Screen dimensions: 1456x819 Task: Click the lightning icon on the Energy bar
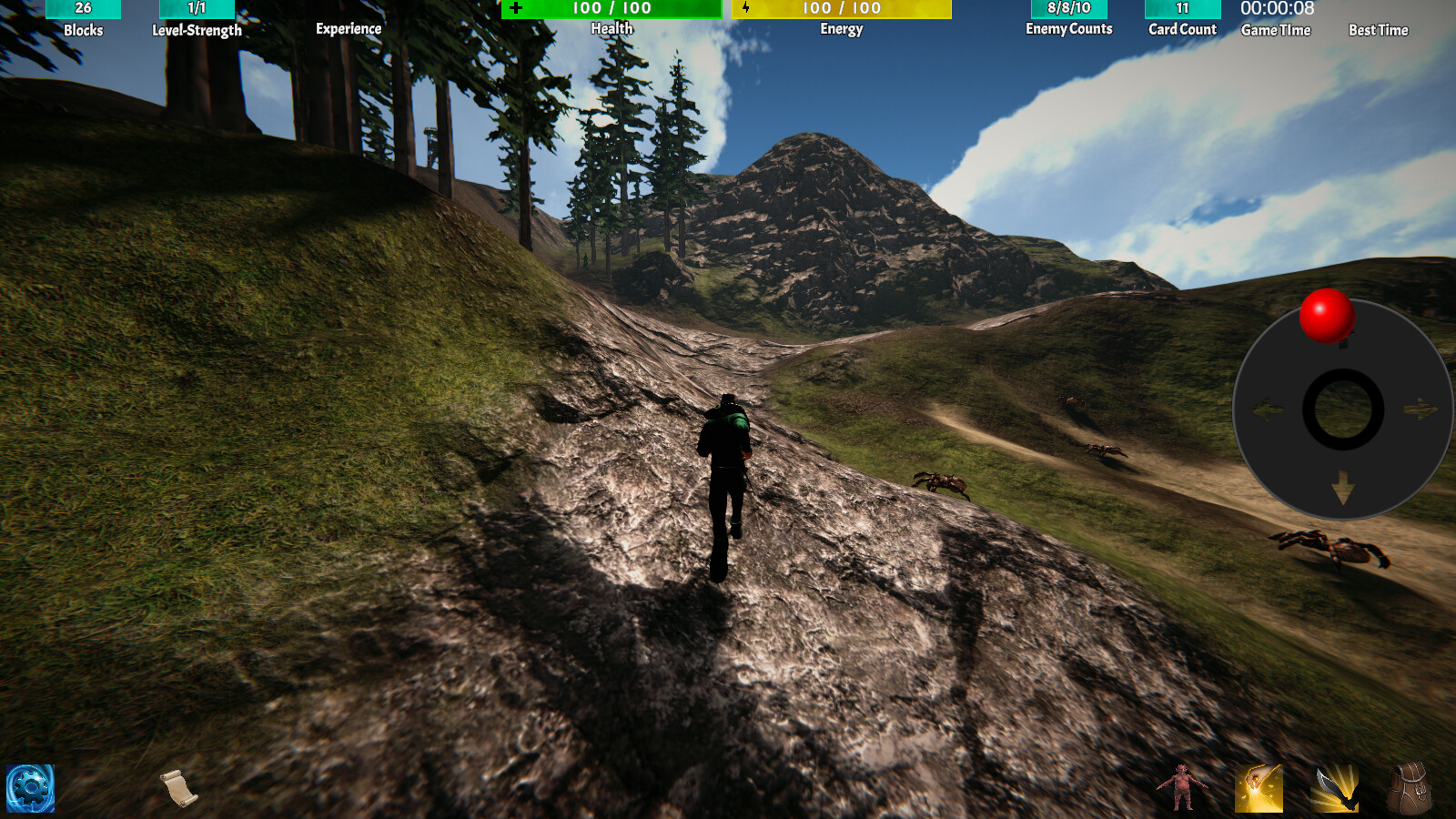point(746,9)
